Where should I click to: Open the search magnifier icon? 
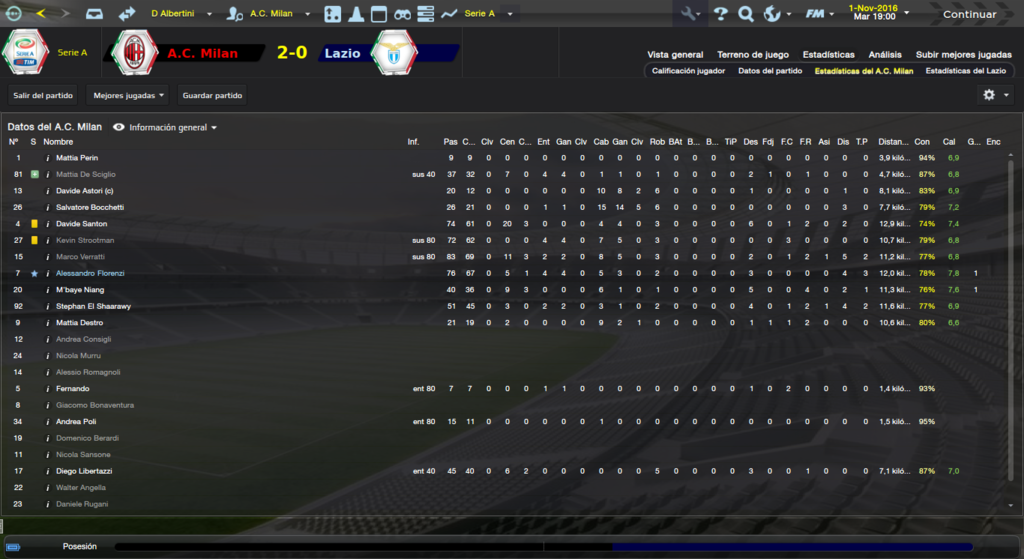(x=746, y=14)
